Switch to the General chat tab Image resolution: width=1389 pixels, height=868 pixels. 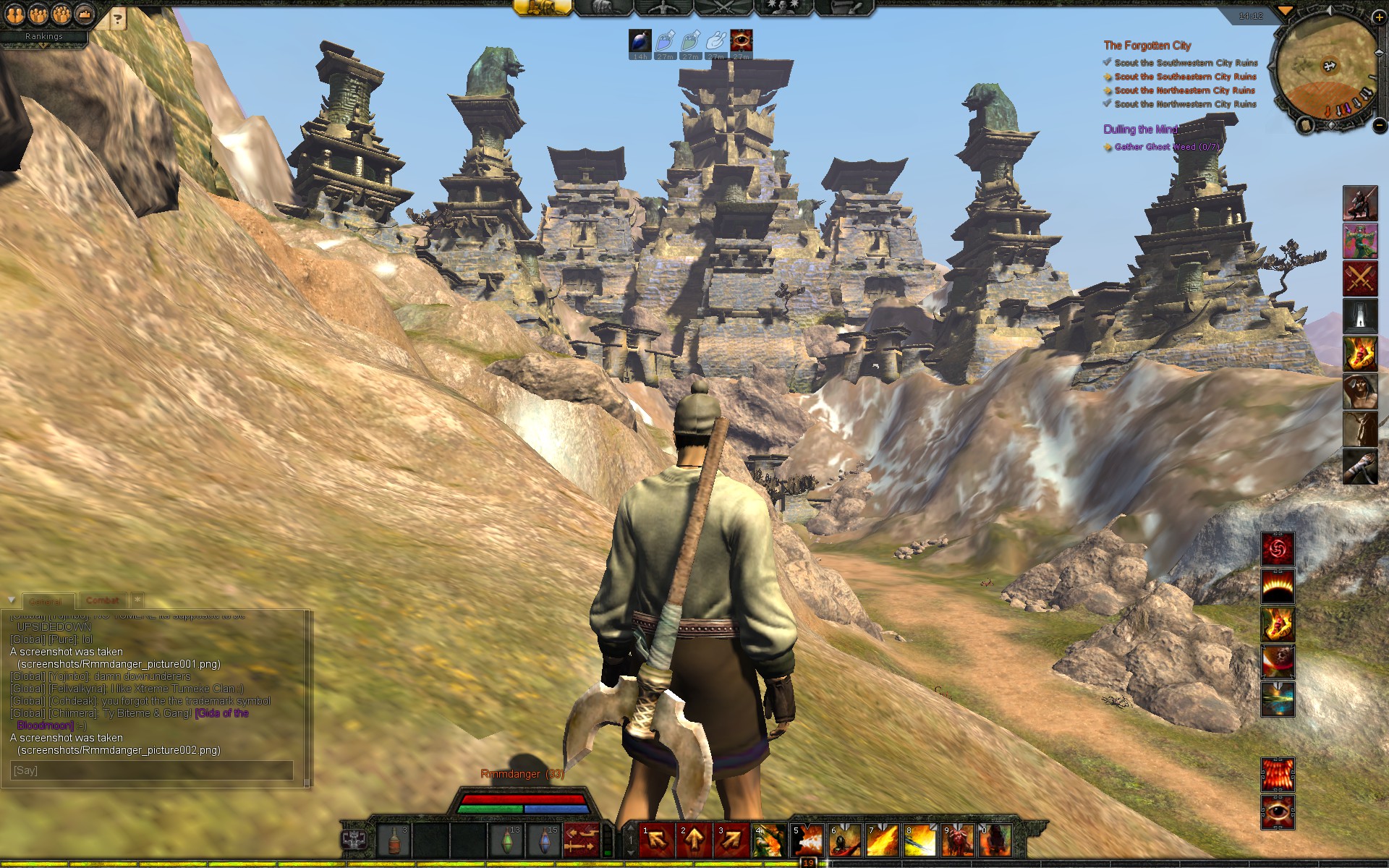coord(46,601)
